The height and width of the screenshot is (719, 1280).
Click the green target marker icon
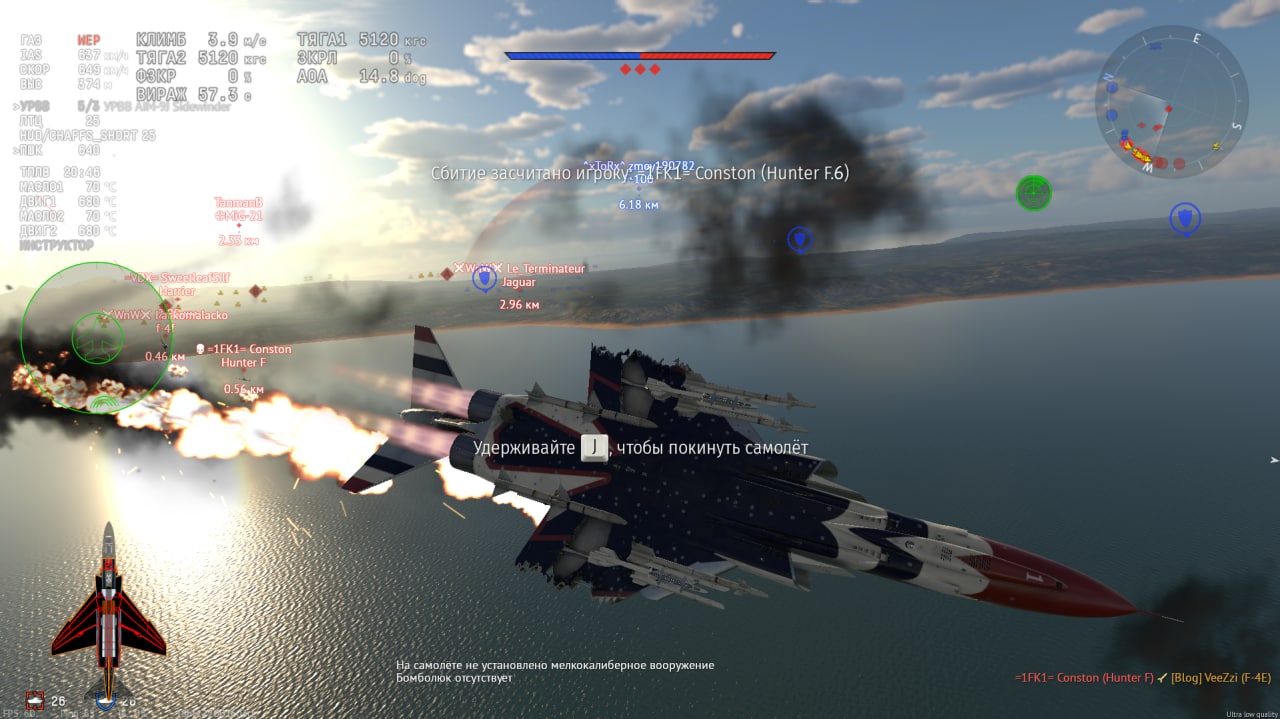point(1033,192)
